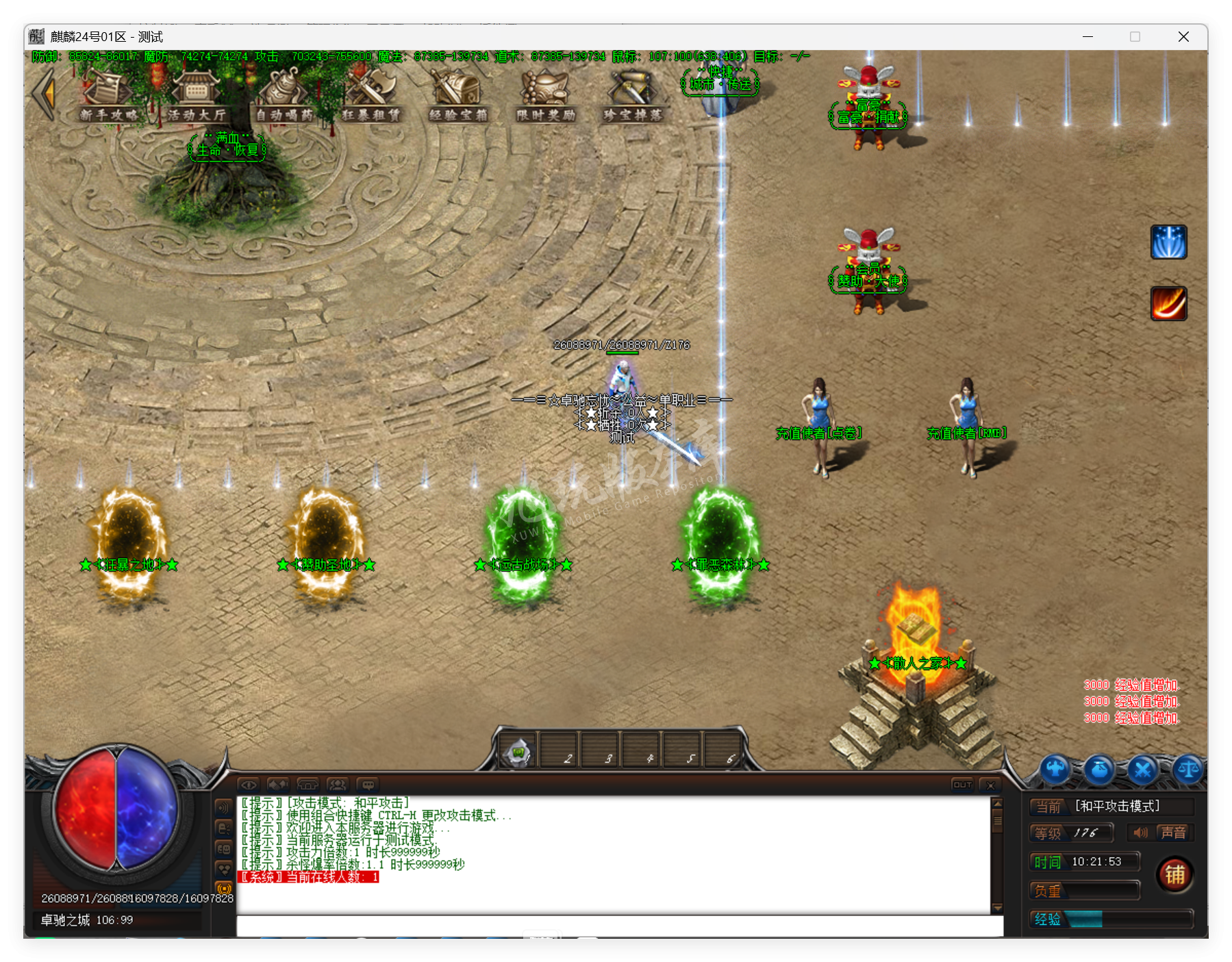1232x962 pixels.
Task: Activate the blue magic skill icon
Action: 1169,243
